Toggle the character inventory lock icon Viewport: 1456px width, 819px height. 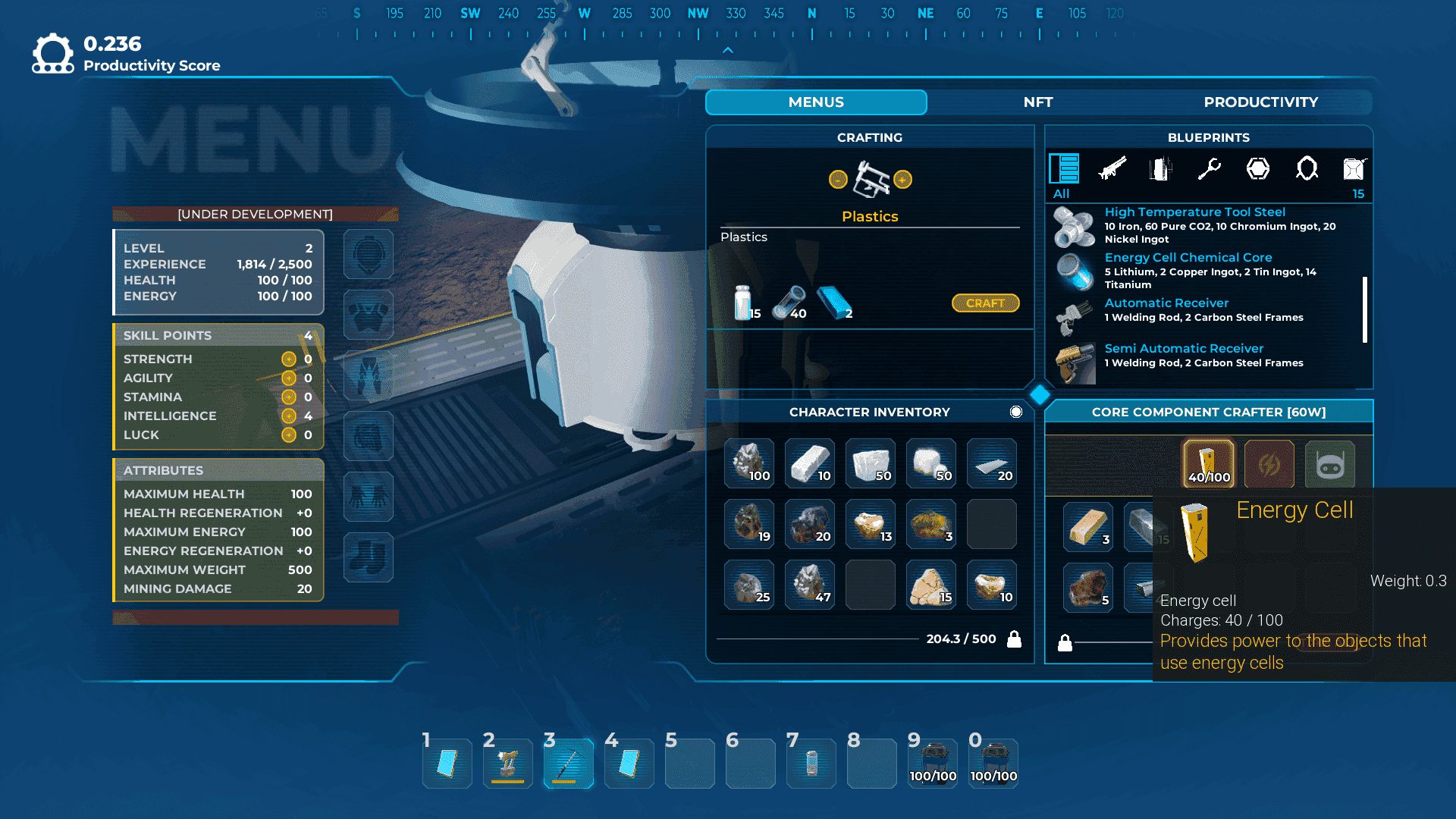coord(1014,639)
